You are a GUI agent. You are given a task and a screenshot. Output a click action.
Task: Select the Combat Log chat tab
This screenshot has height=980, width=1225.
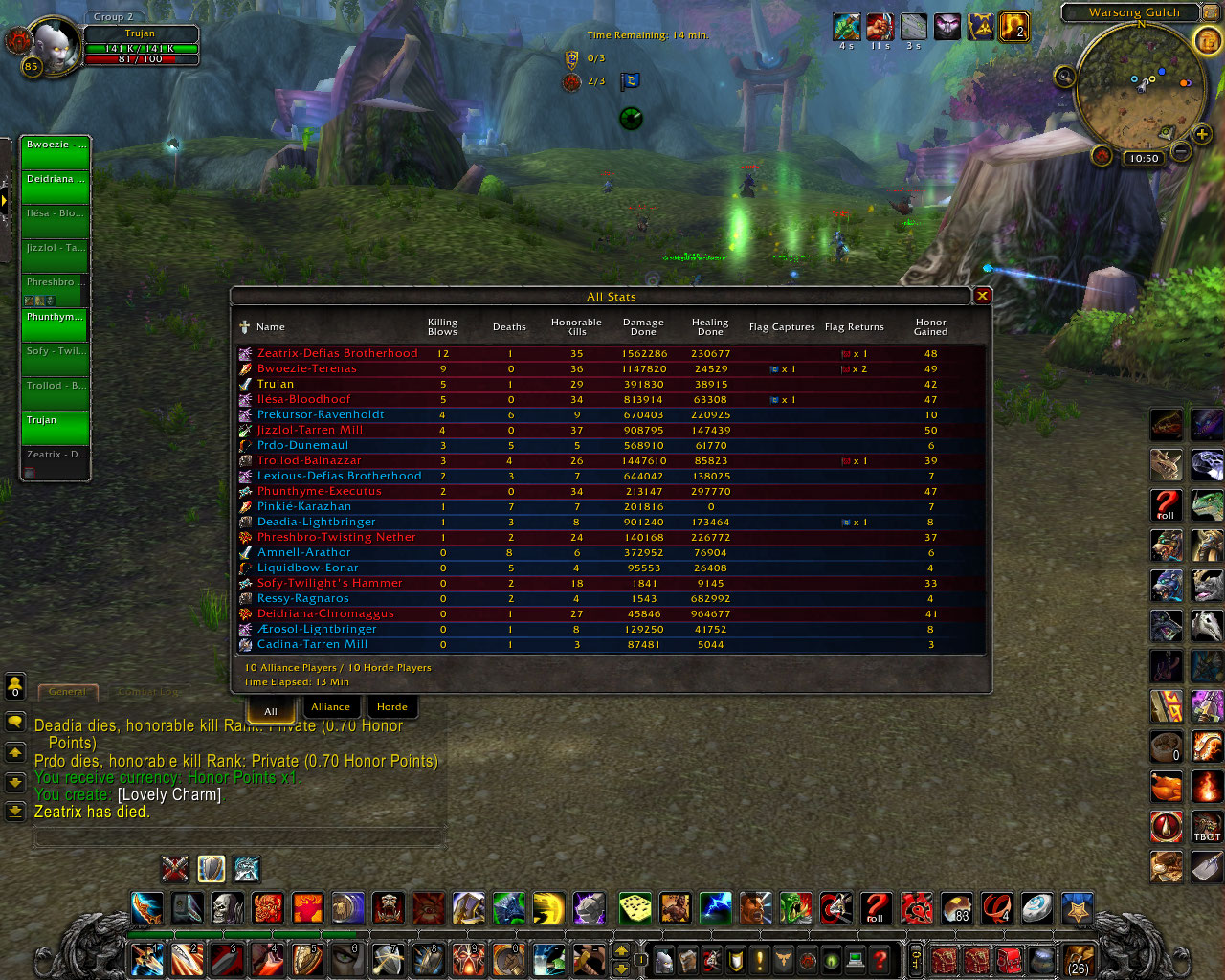click(x=148, y=691)
